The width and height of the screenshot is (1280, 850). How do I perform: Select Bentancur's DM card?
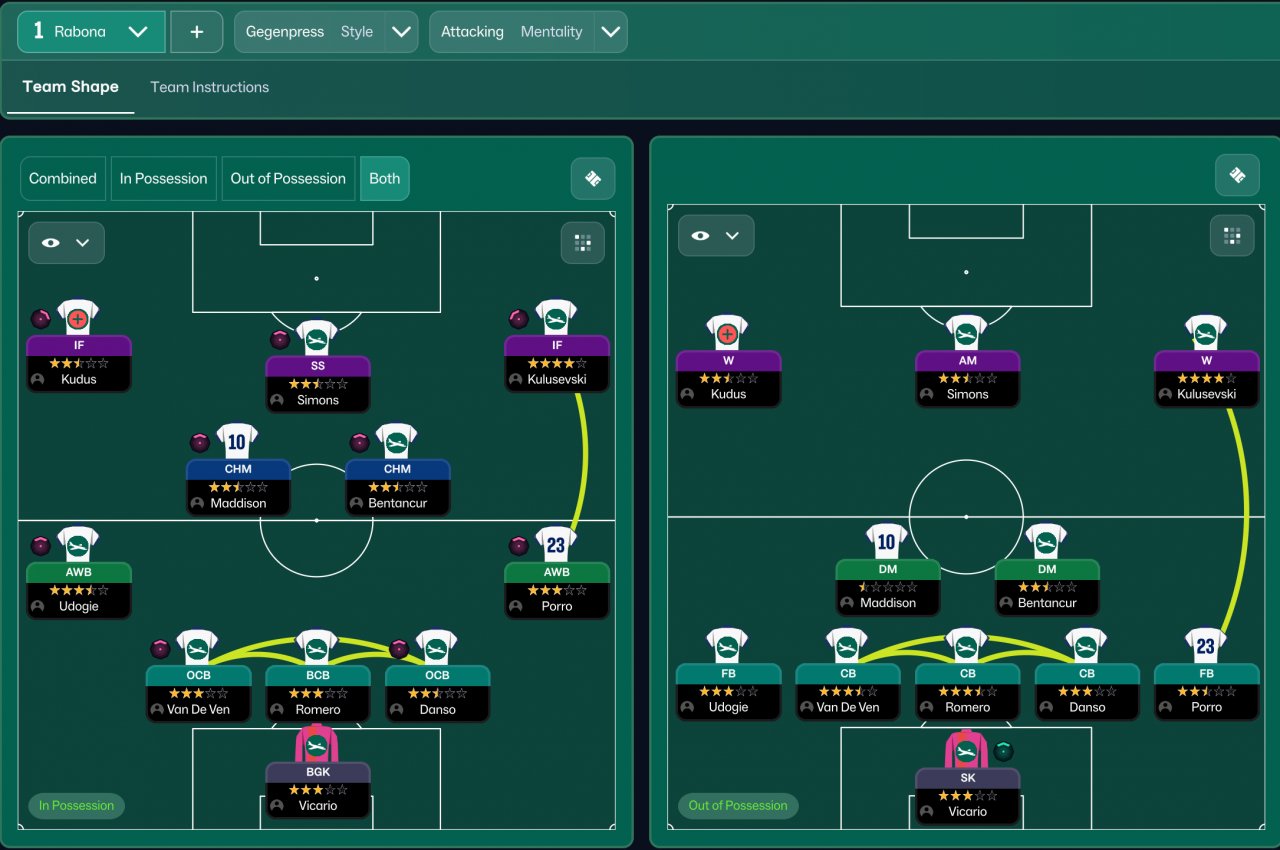pyautogui.click(x=1046, y=586)
